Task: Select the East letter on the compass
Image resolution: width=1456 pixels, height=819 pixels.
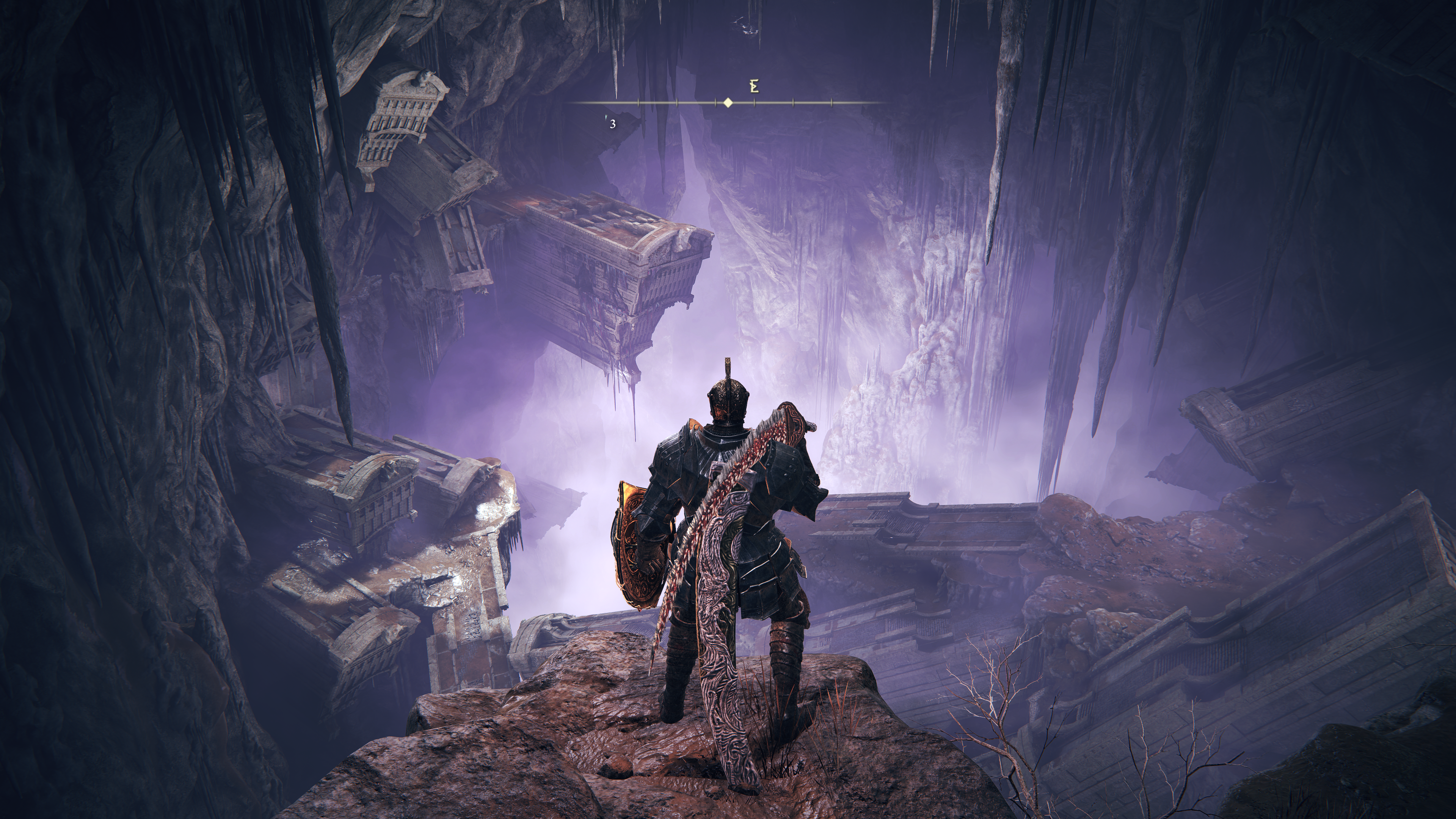Action: tap(754, 87)
